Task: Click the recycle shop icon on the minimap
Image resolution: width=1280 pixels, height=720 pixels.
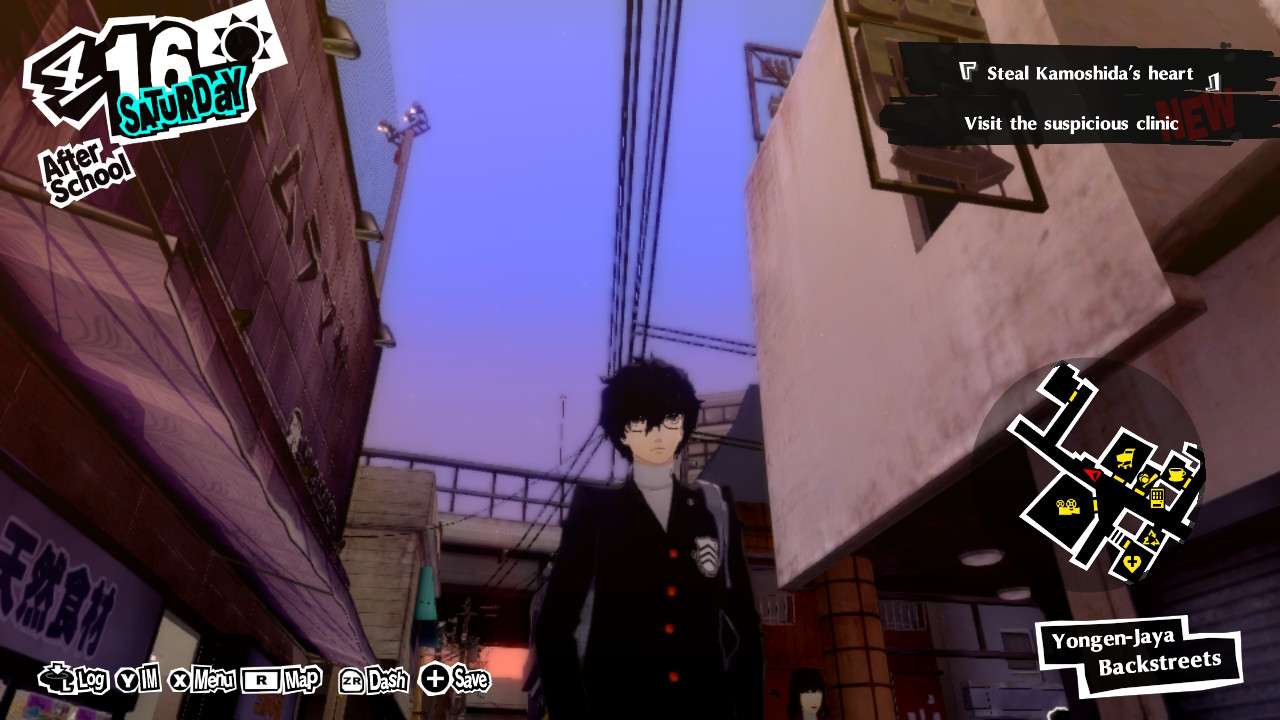Action: click(1152, 537)
